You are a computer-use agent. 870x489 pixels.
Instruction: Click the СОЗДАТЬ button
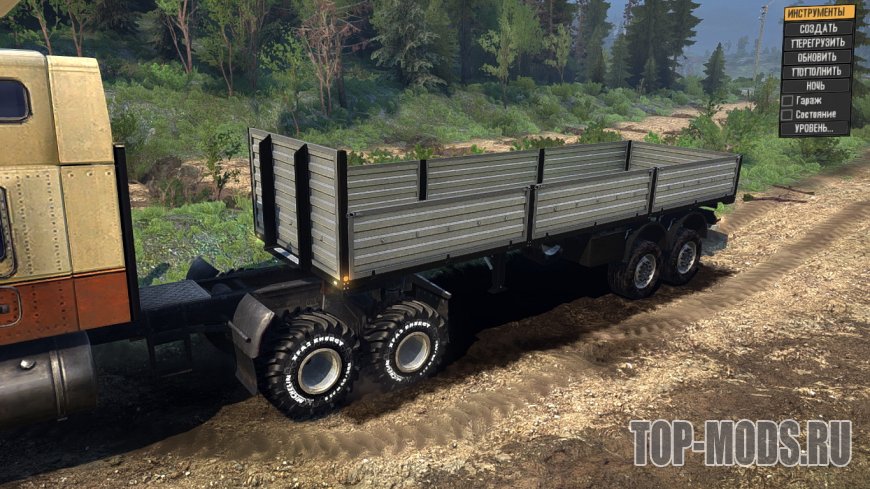coord(818,28)
